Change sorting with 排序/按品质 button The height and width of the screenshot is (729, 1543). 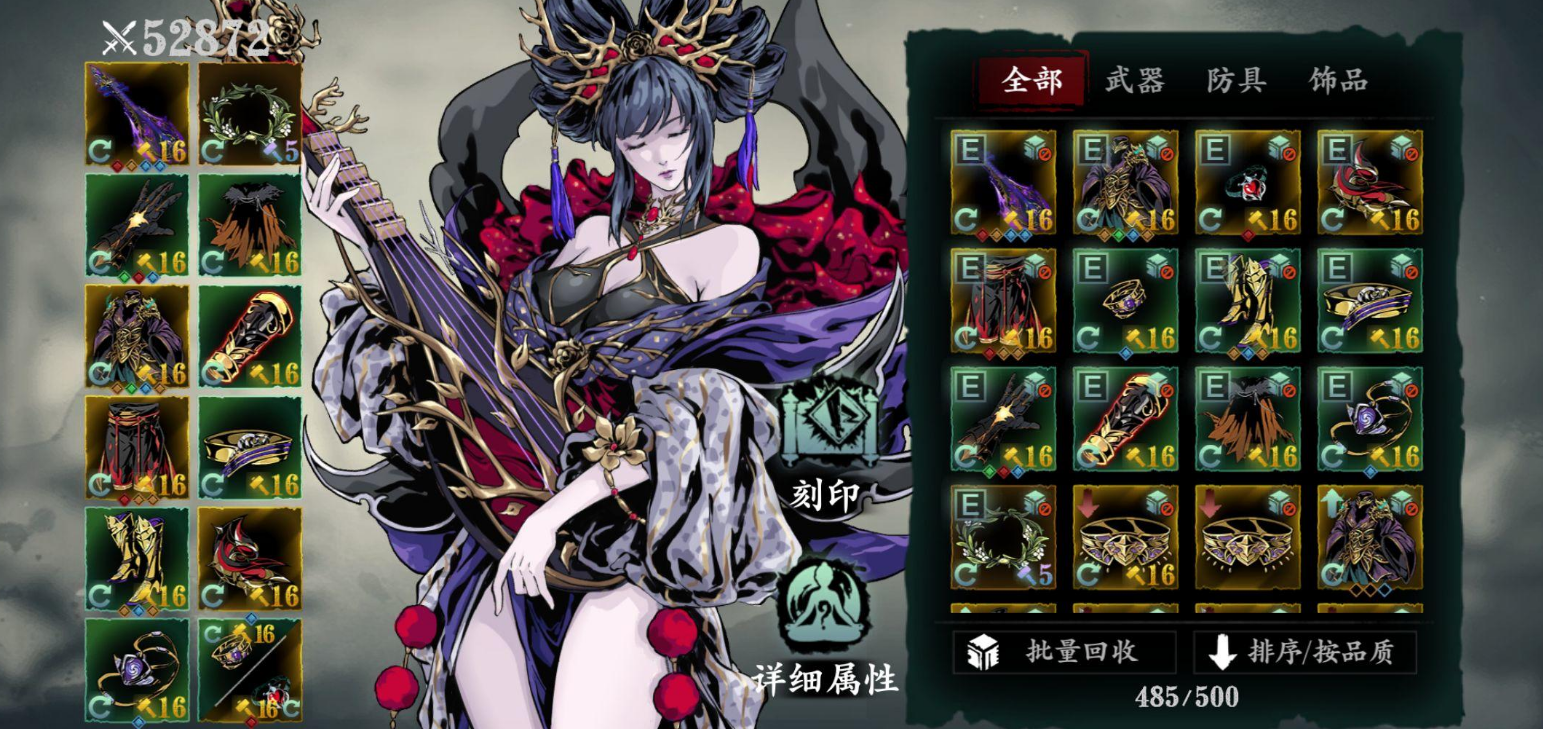point(1304,652)
